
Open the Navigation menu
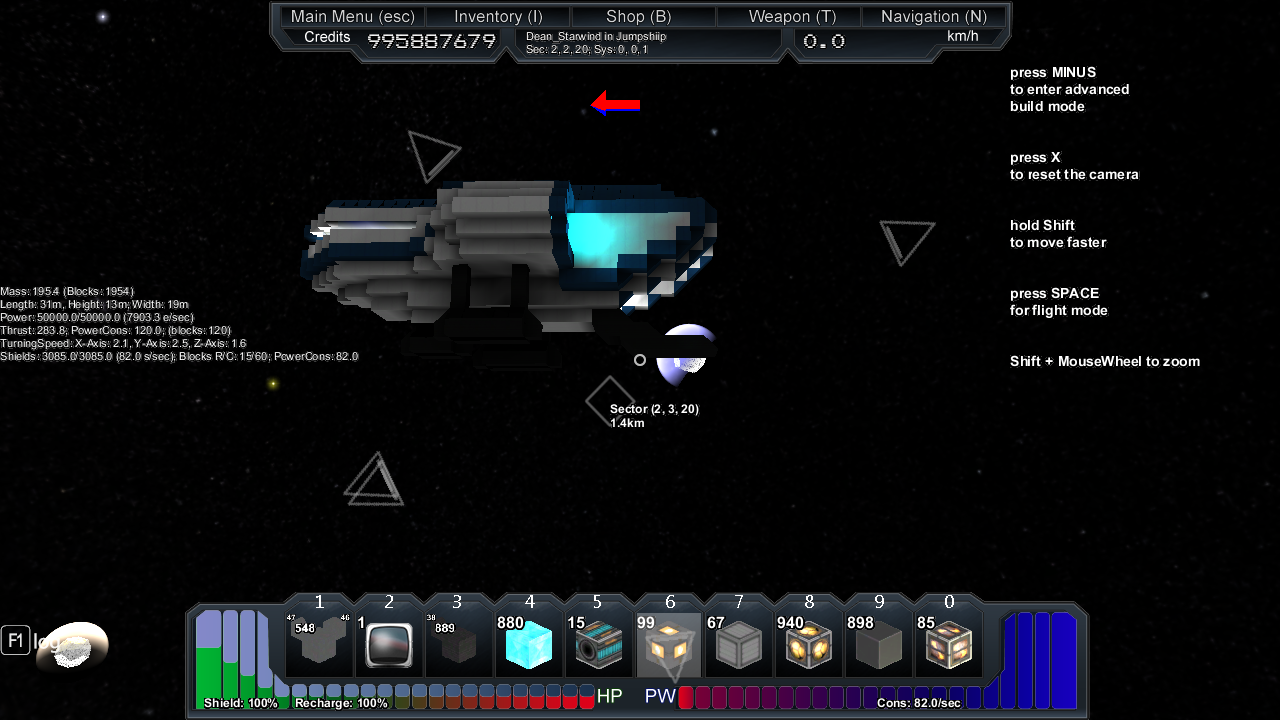point(934,16)
